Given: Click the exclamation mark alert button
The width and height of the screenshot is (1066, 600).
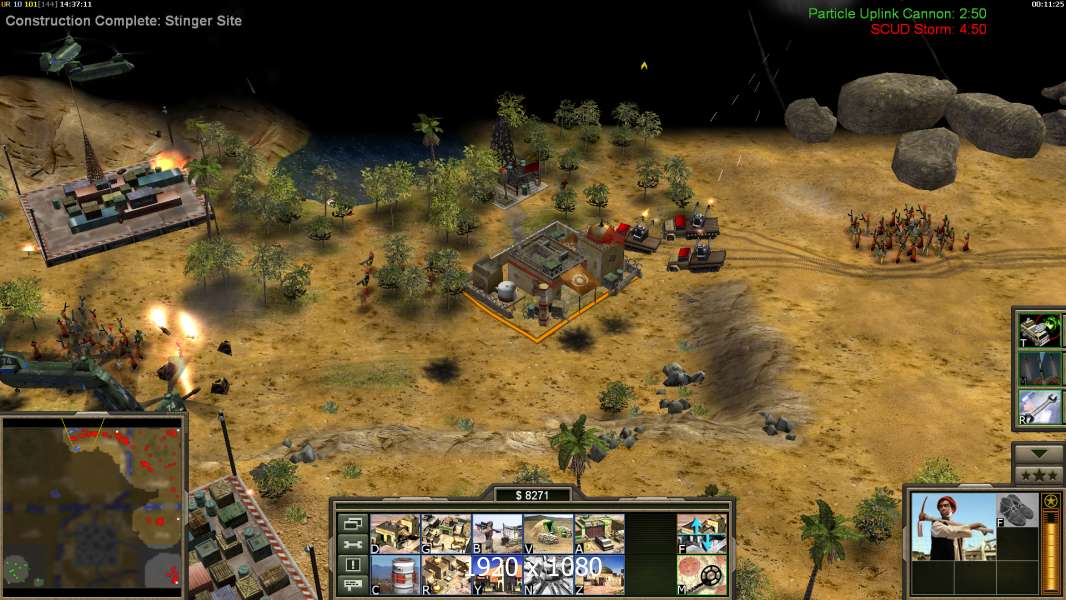Looking at the screenshot, I should 352,564.
